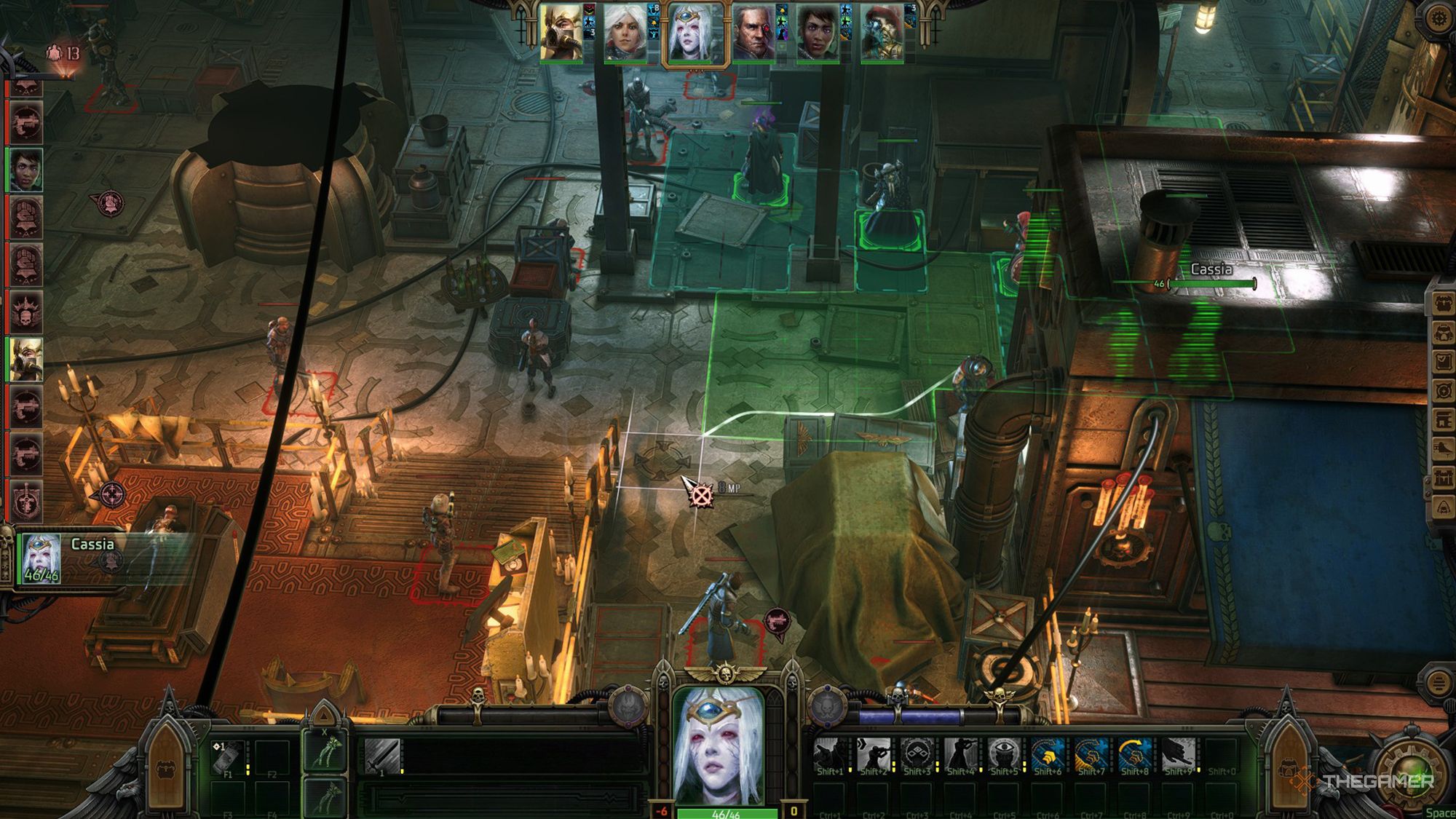Select the active Cassia portrait in the turn order
Image resolution: width=1456 pixels, height=819 pixels.
697,34
